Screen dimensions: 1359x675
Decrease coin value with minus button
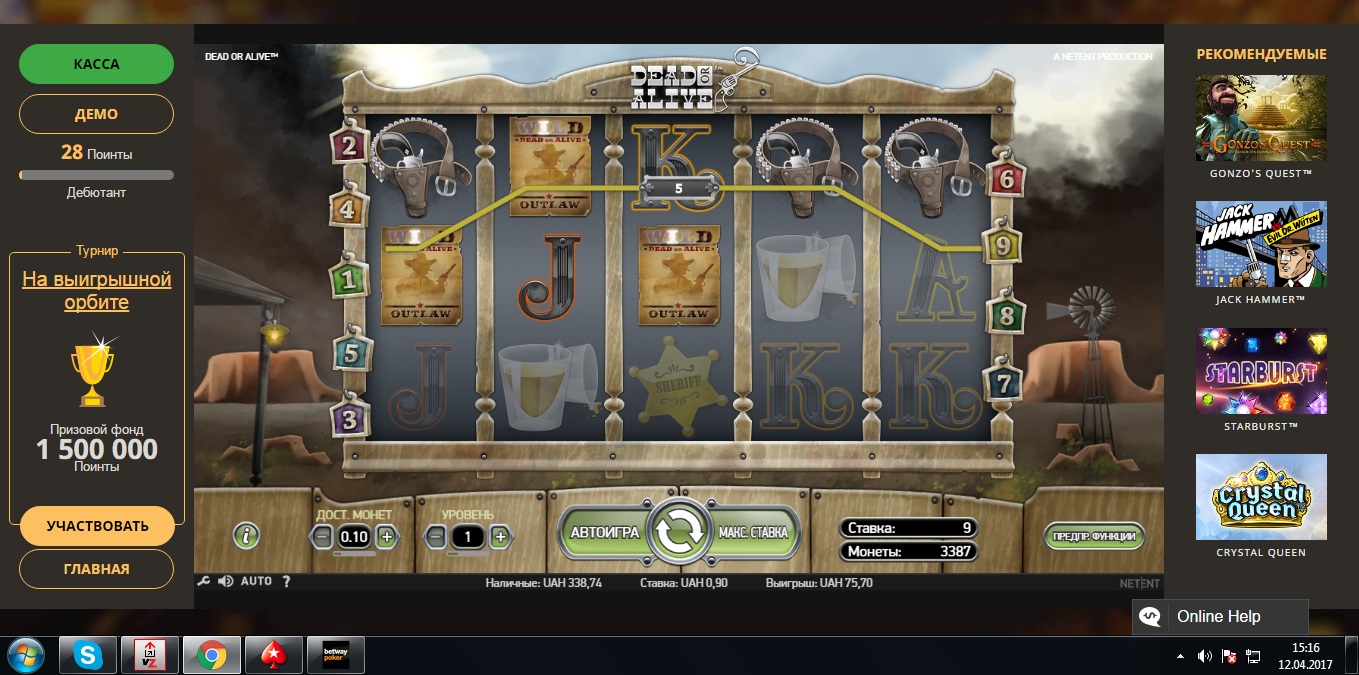pyautogui.click(x=322, y=536)
